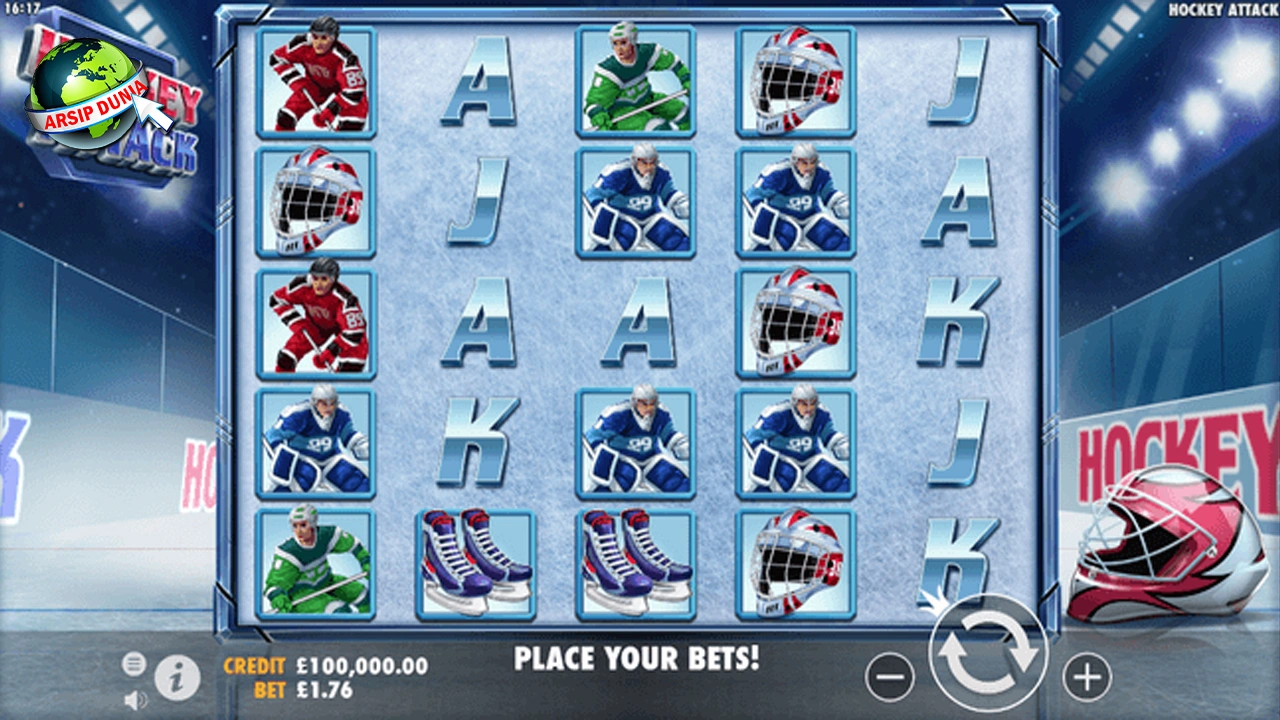Increase the bet with the plus button
Viewport: 1280px width, 720px height.
[x=1086, y=678]
